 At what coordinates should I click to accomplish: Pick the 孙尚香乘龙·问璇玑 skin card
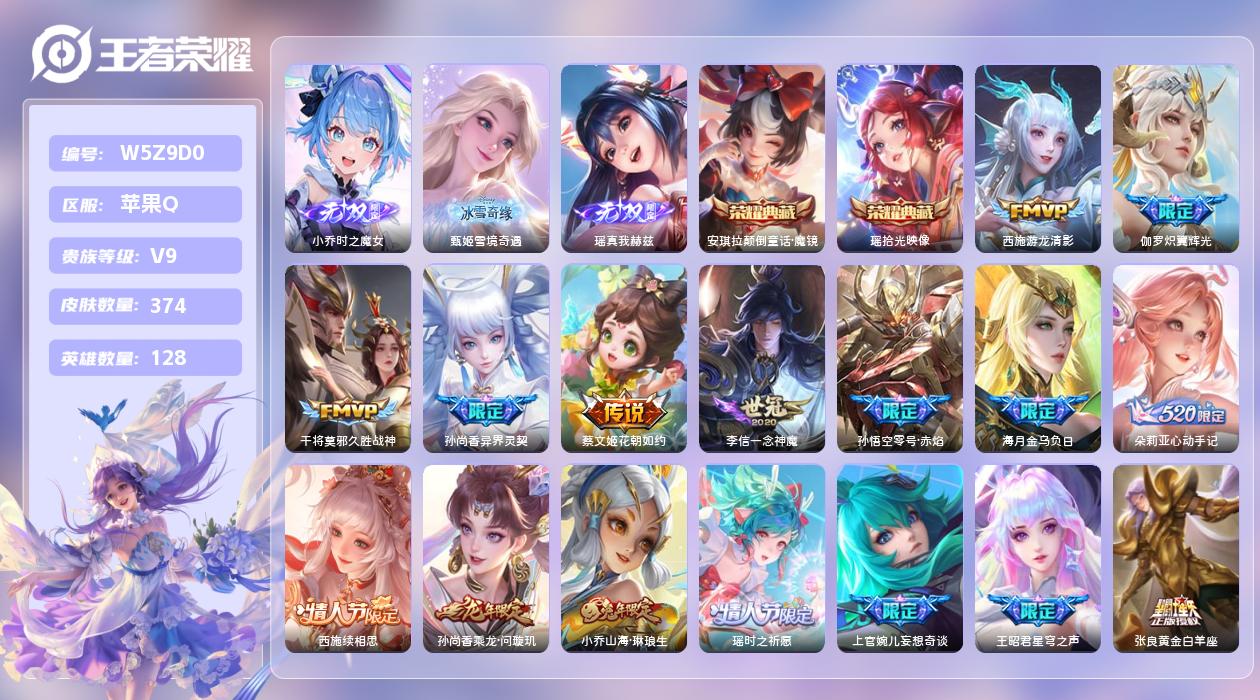coord(486,558)
